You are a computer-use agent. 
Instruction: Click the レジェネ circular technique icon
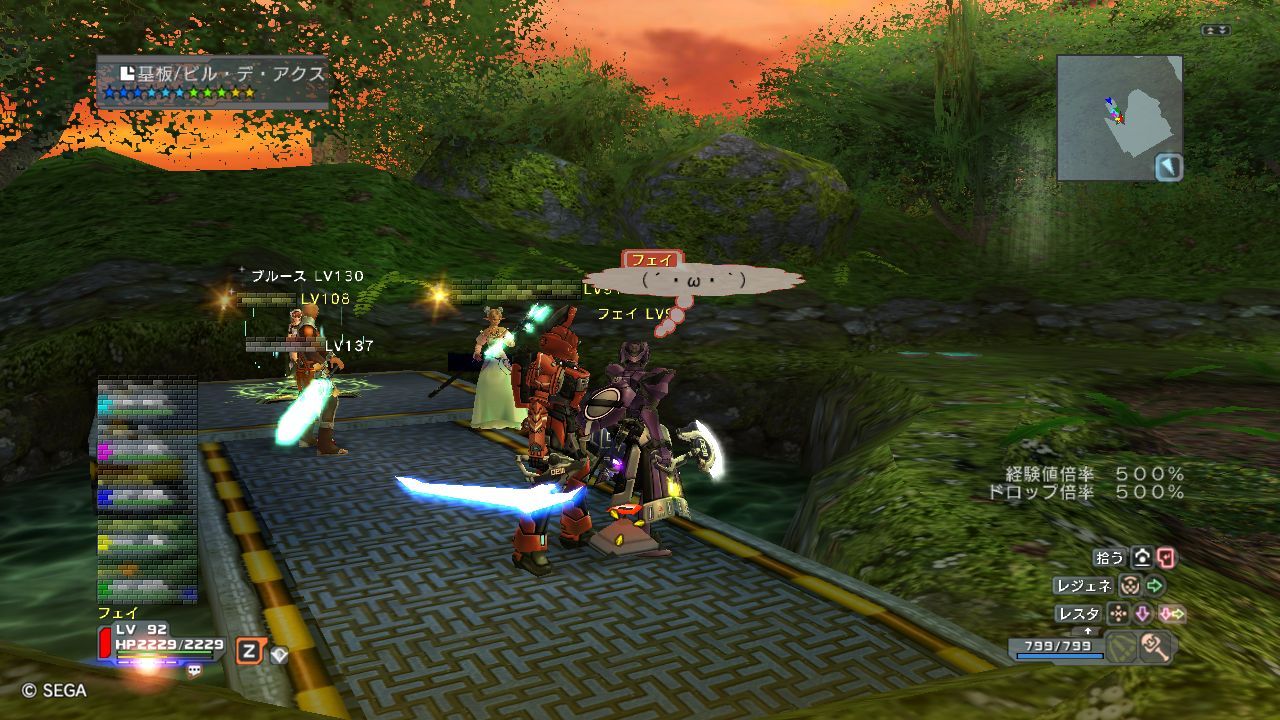point(1129,586)
